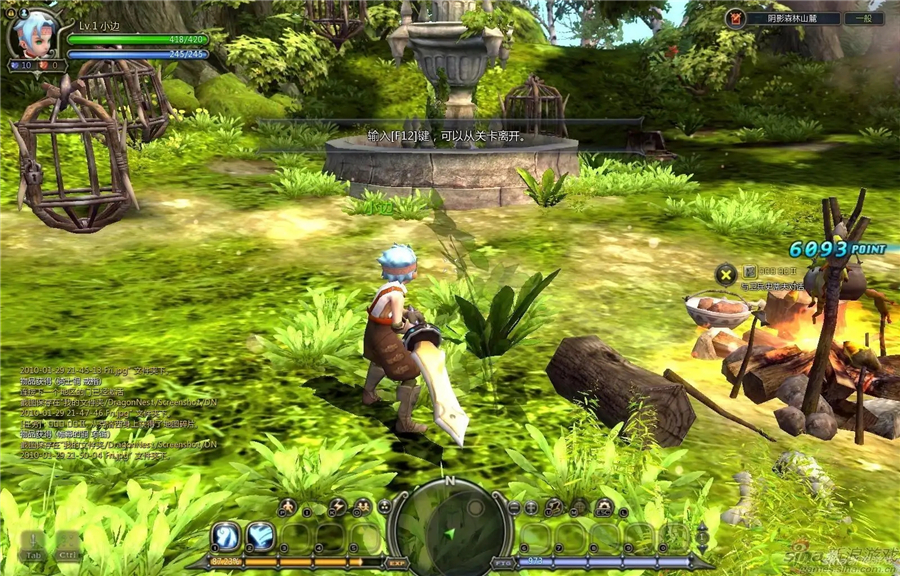Click the red dungeon icon beside the zone name
This screenshot has width=900, height=576.
click(x=735, y=18)
